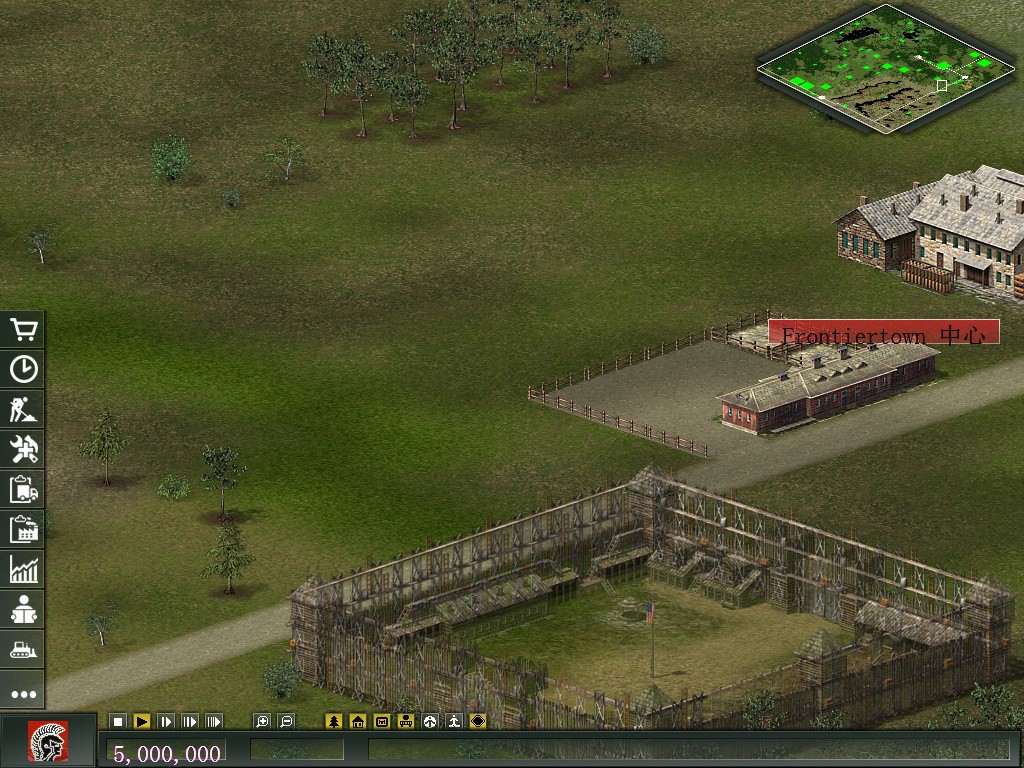Viewport: 1024px width, 768px height.
Task: Click the helmet company logo
Action: click(47, 741)
